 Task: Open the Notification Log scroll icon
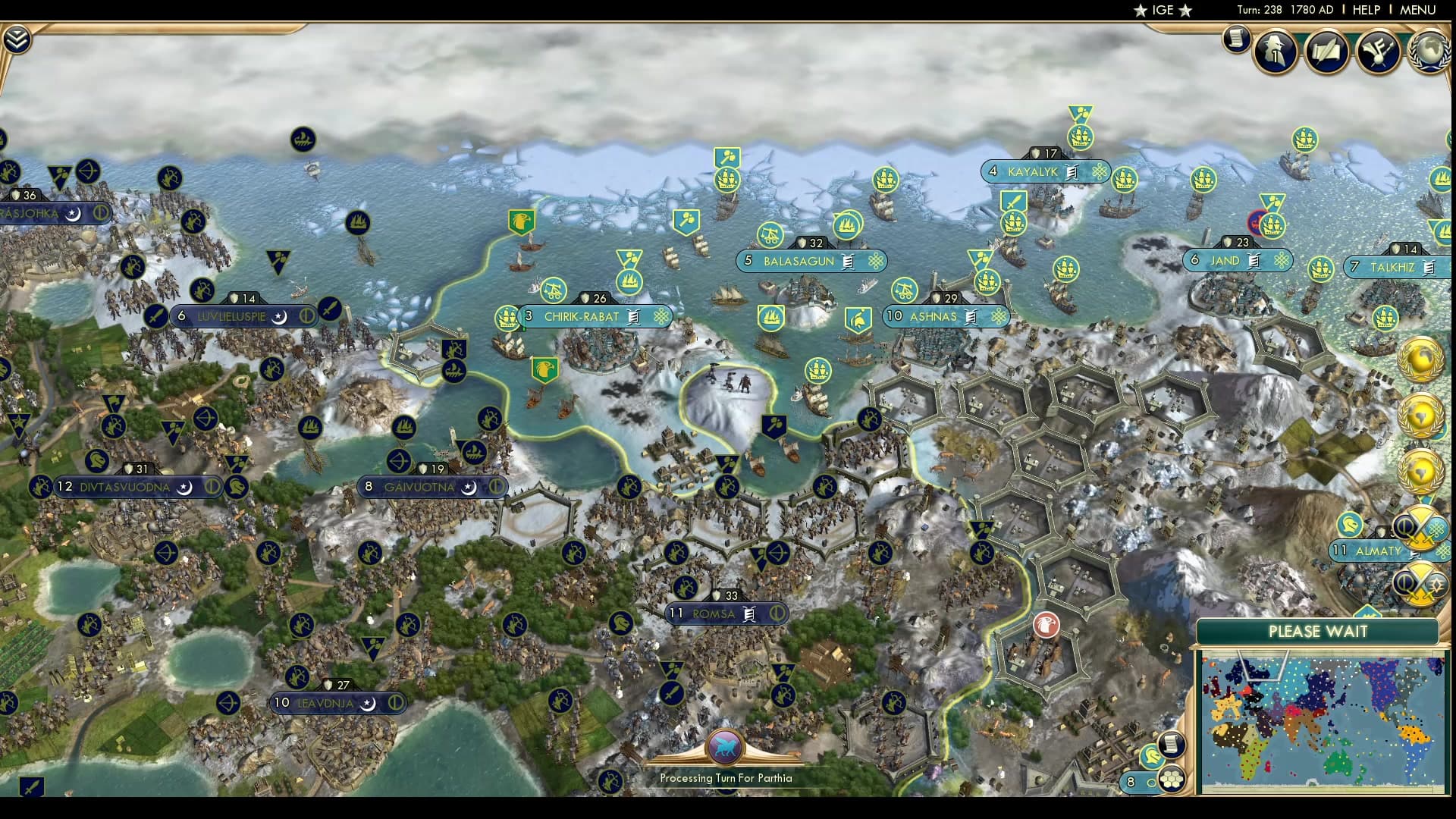(x=1235, y=38)
